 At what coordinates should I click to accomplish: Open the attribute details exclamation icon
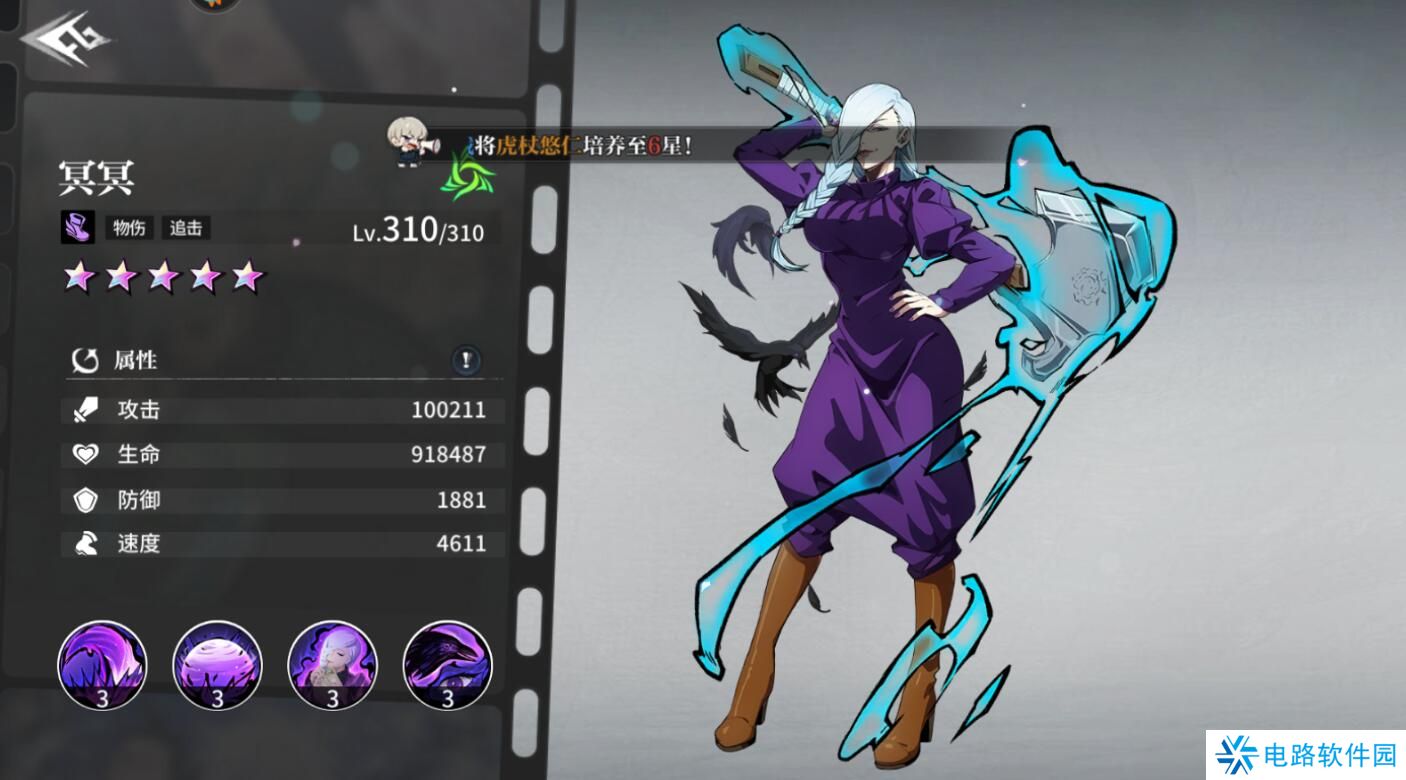coord(466,361)
